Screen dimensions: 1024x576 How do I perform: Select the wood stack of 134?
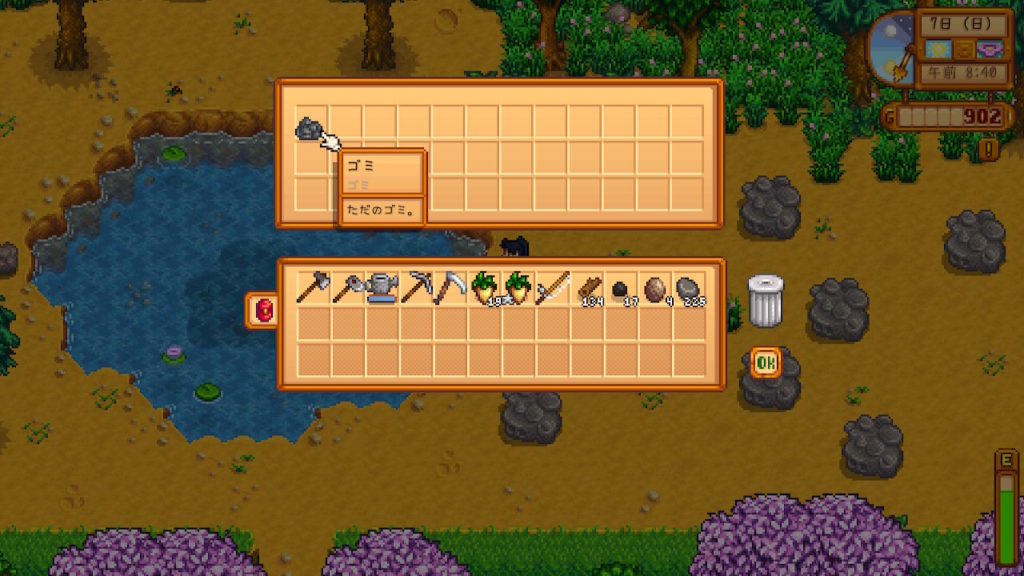pyautogui.click(x=587, y=288)
